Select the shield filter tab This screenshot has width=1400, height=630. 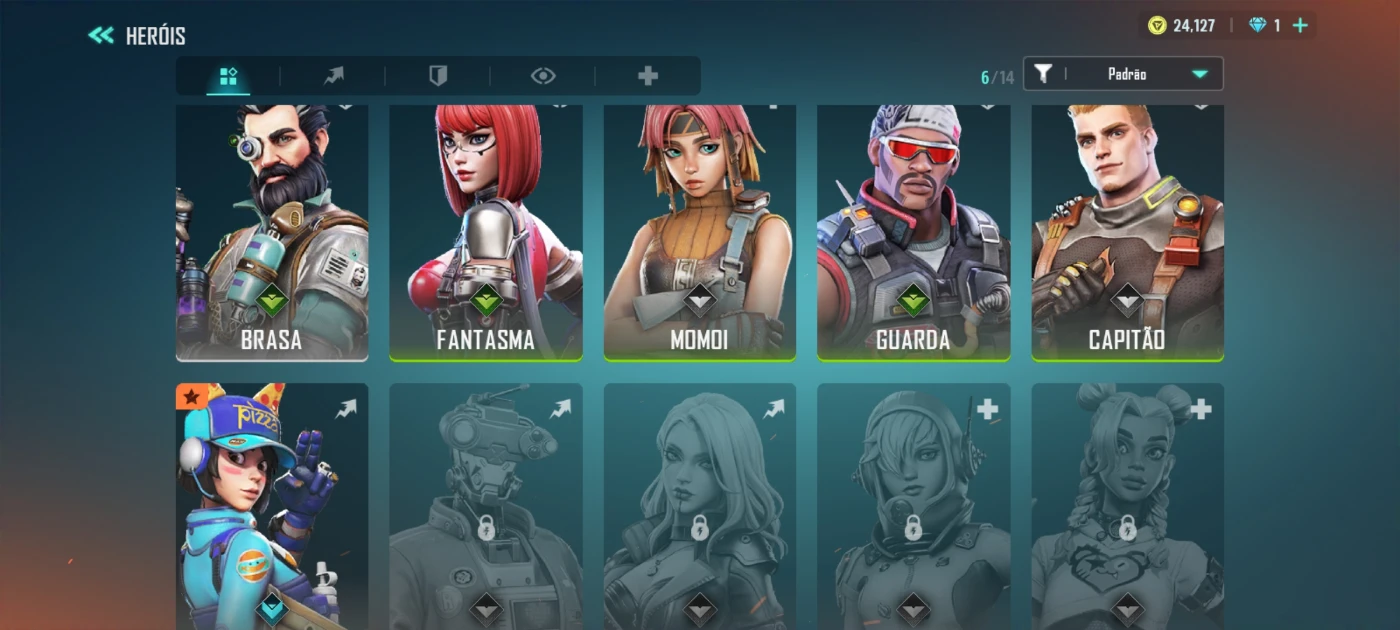(438, 76)
